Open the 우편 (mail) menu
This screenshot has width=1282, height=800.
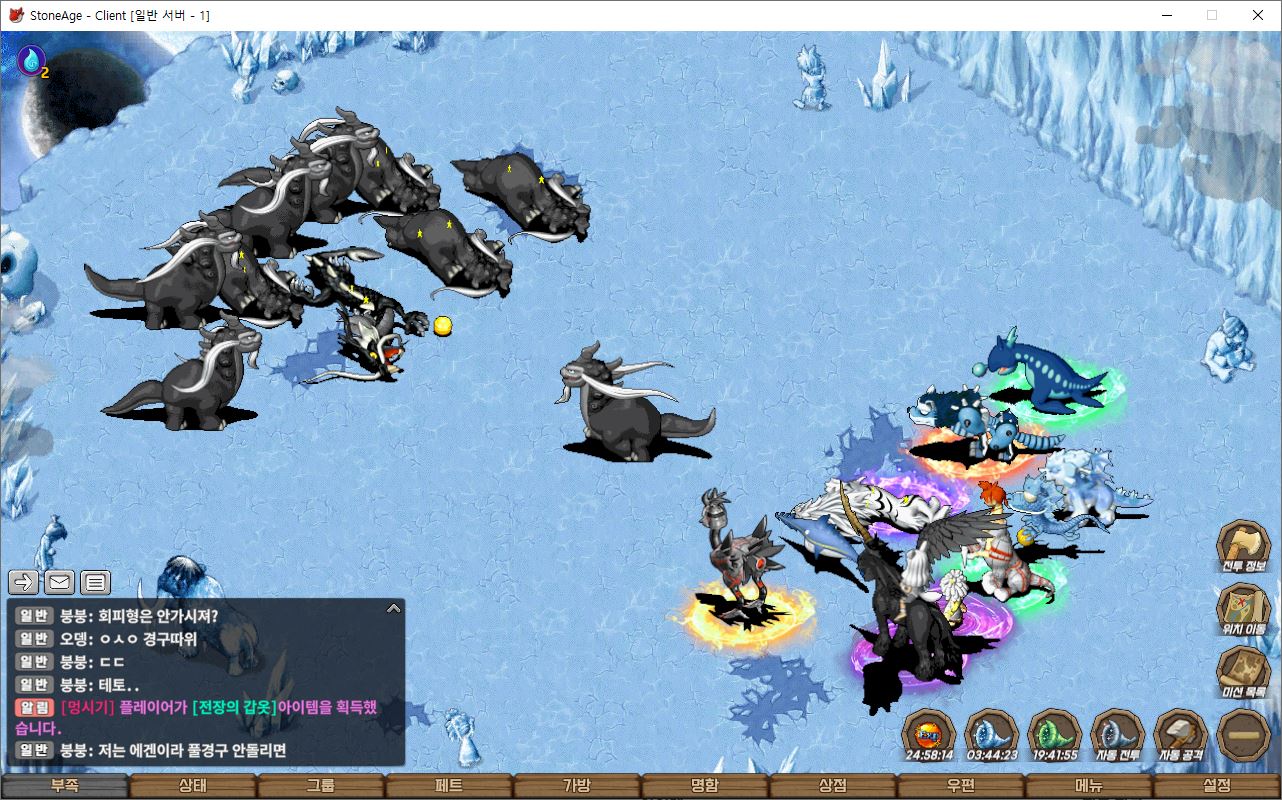click(x=960, y=786)
